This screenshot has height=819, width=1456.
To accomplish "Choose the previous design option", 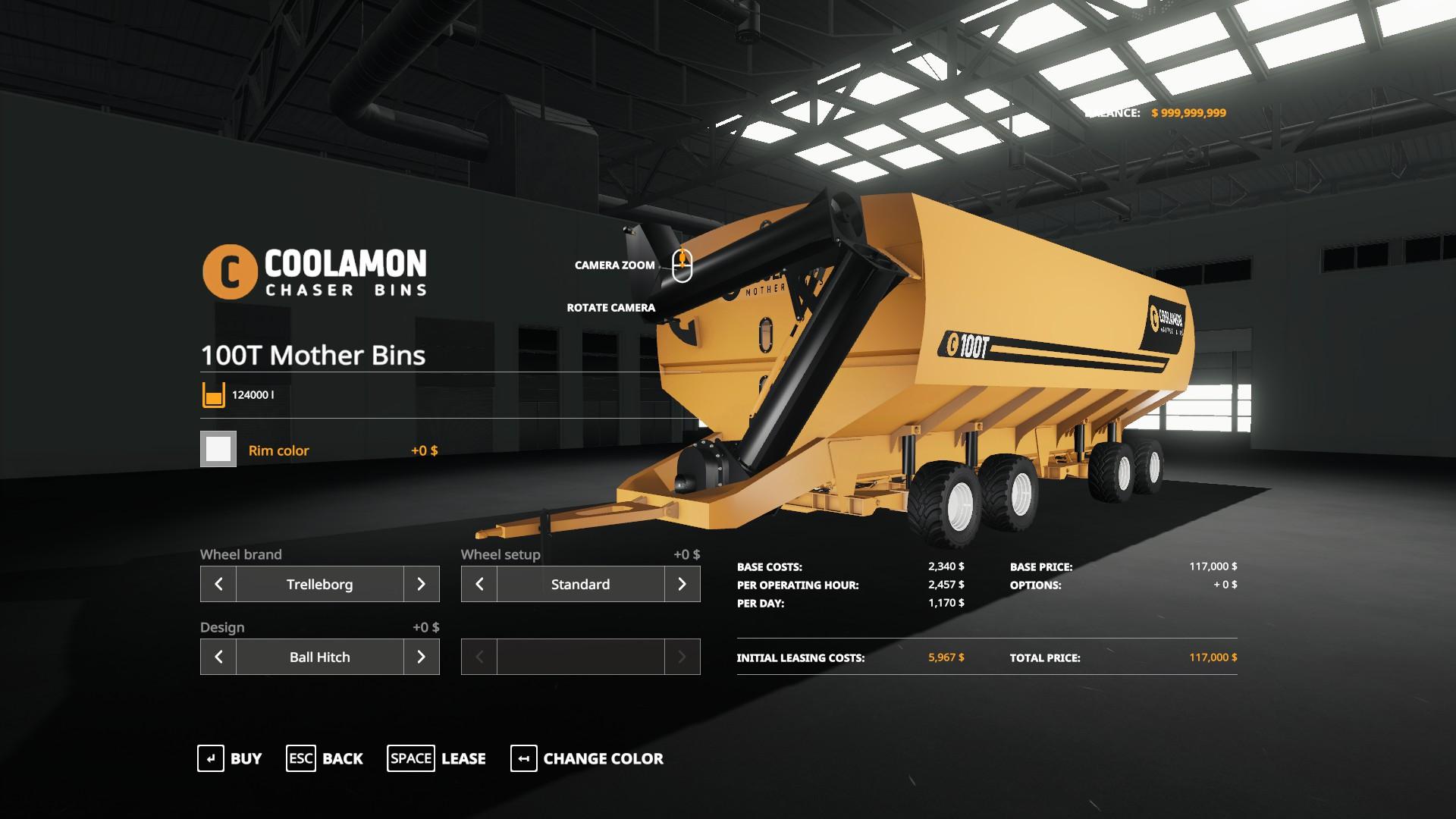I will point(218,657).
